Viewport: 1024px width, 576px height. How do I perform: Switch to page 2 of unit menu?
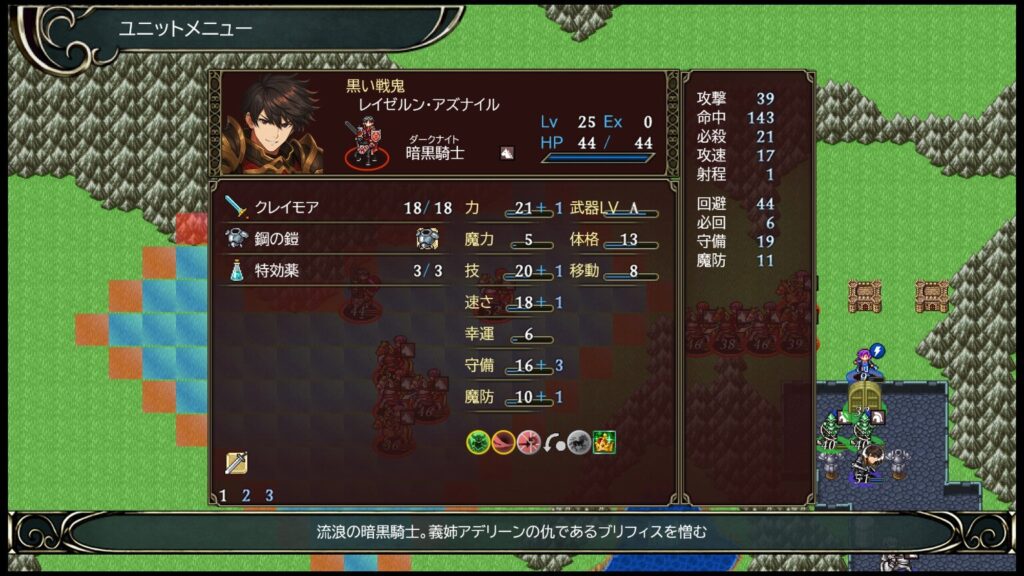click(x=246, y=495)
